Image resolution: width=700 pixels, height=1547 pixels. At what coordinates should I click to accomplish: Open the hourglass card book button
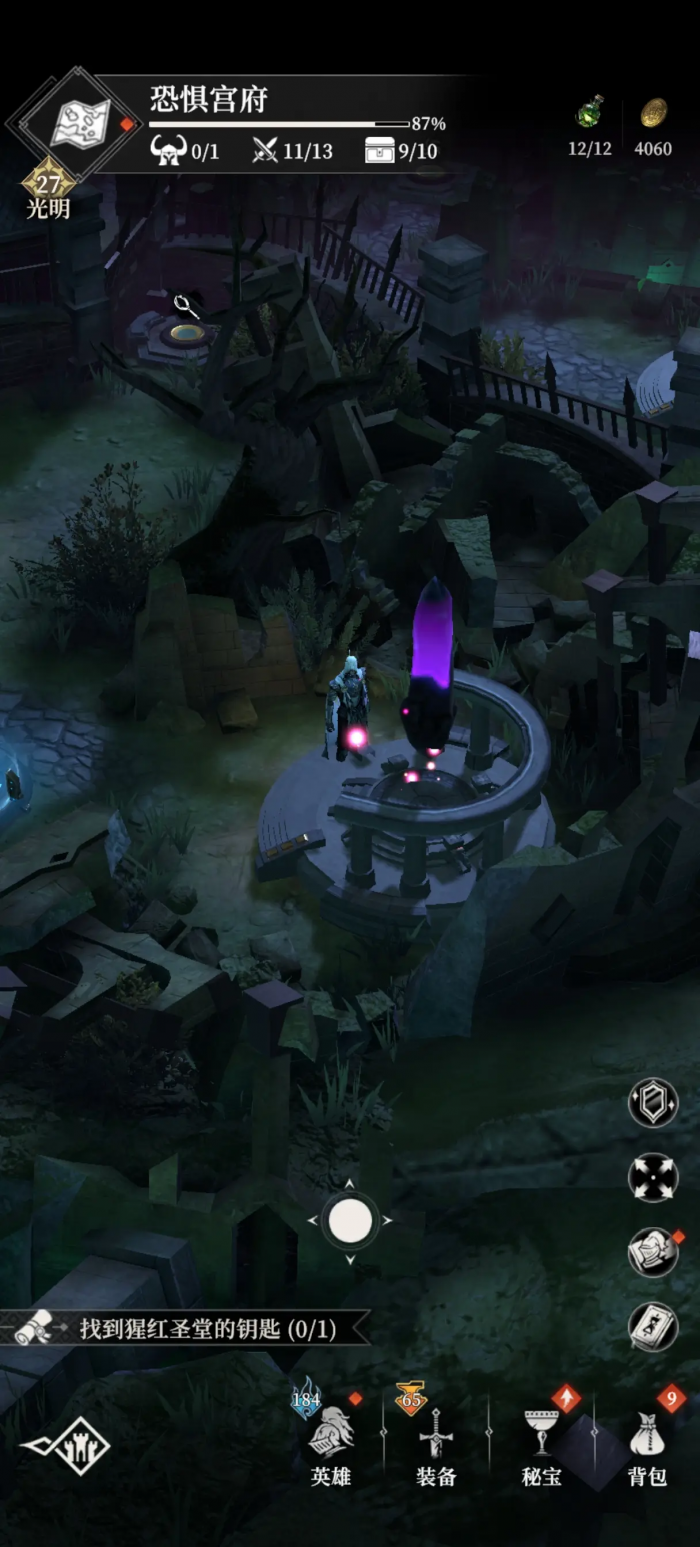point(653,1327)
